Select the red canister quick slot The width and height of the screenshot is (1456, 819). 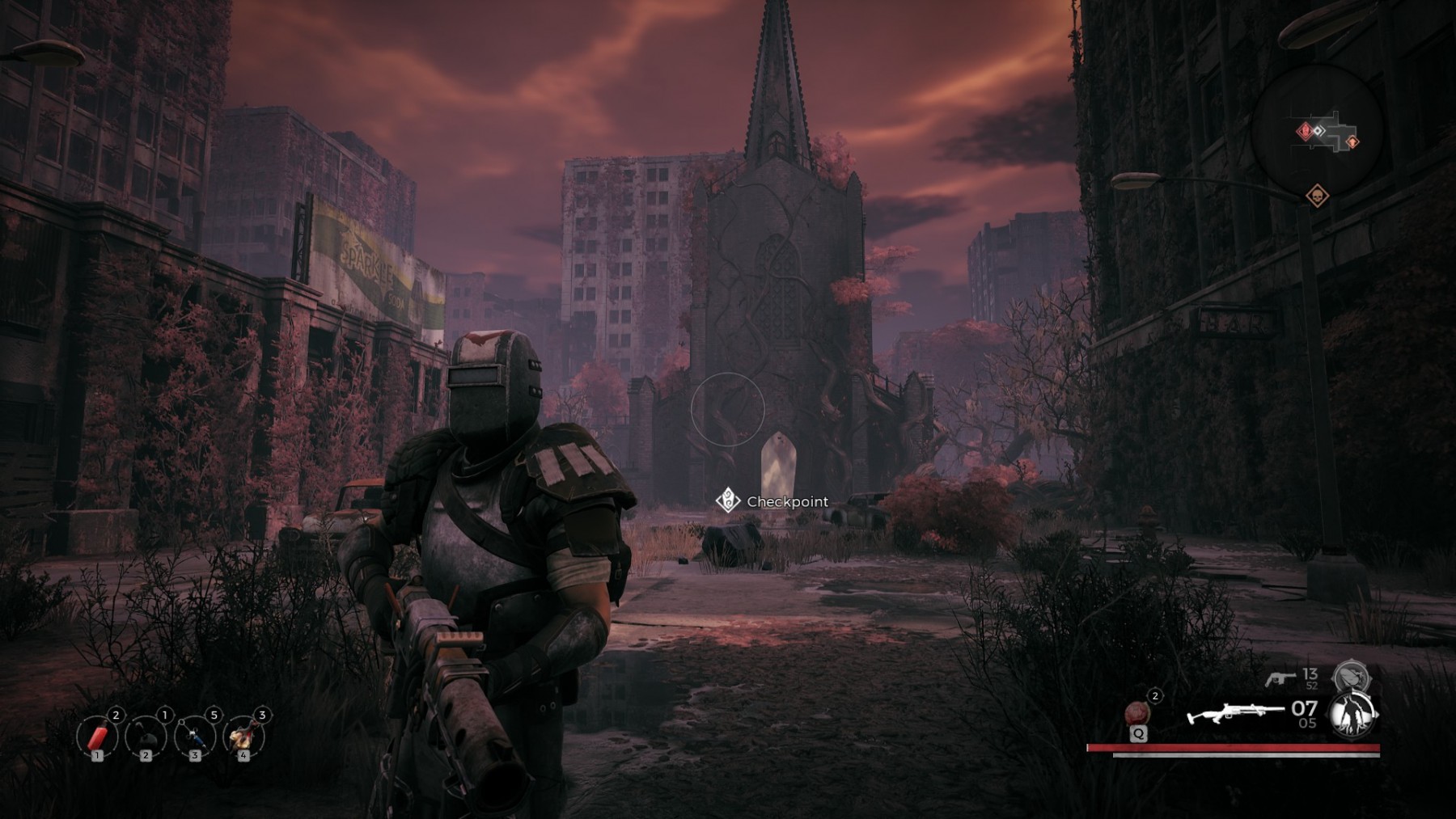[97, 737]
